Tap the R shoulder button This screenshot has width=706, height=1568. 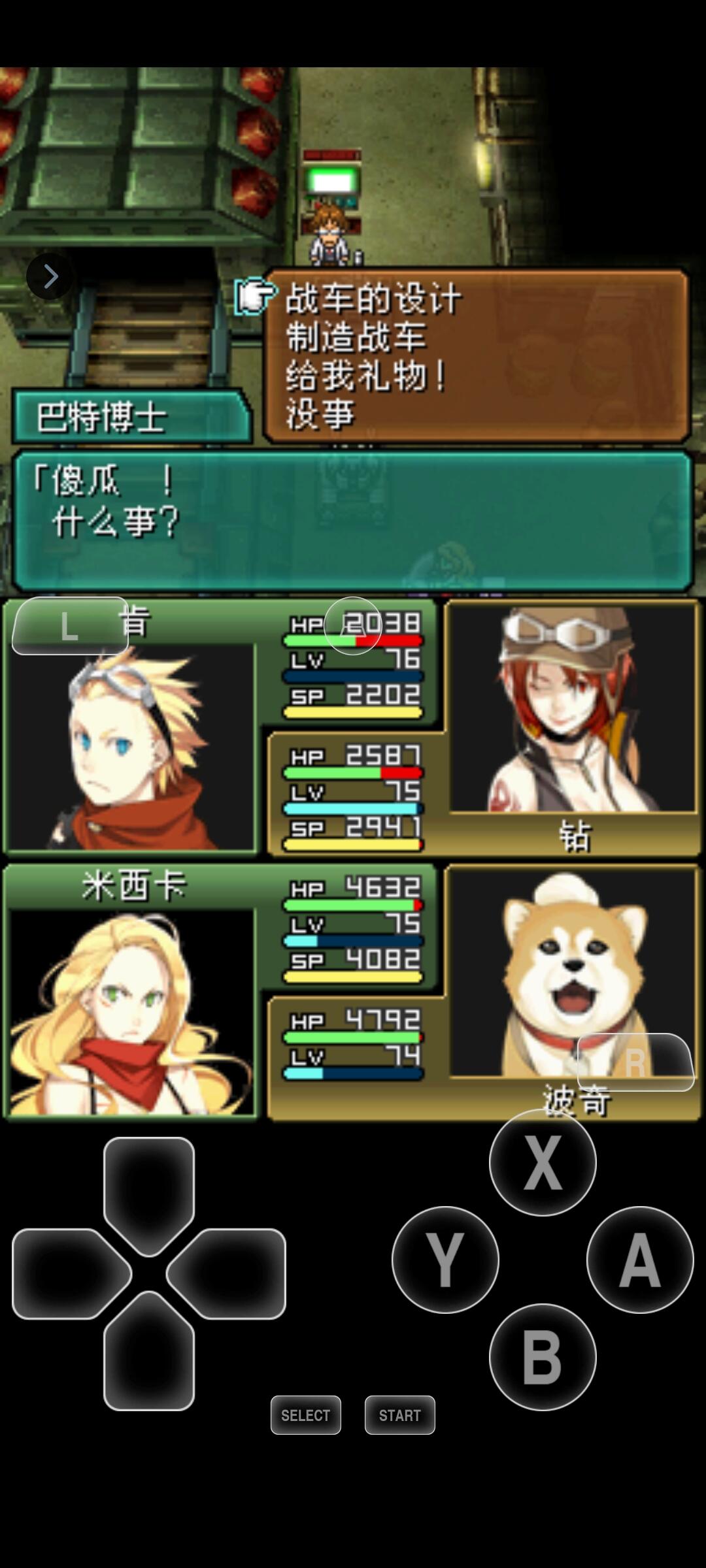coord(635,1062)
